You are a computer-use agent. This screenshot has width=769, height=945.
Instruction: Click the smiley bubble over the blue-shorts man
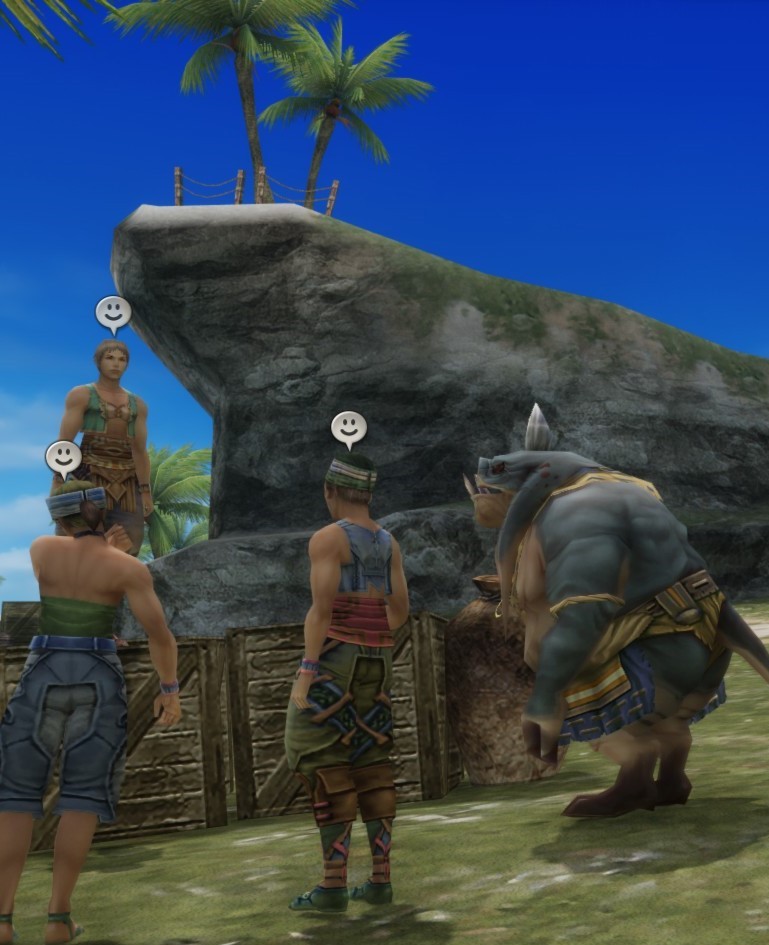point(63,457)
